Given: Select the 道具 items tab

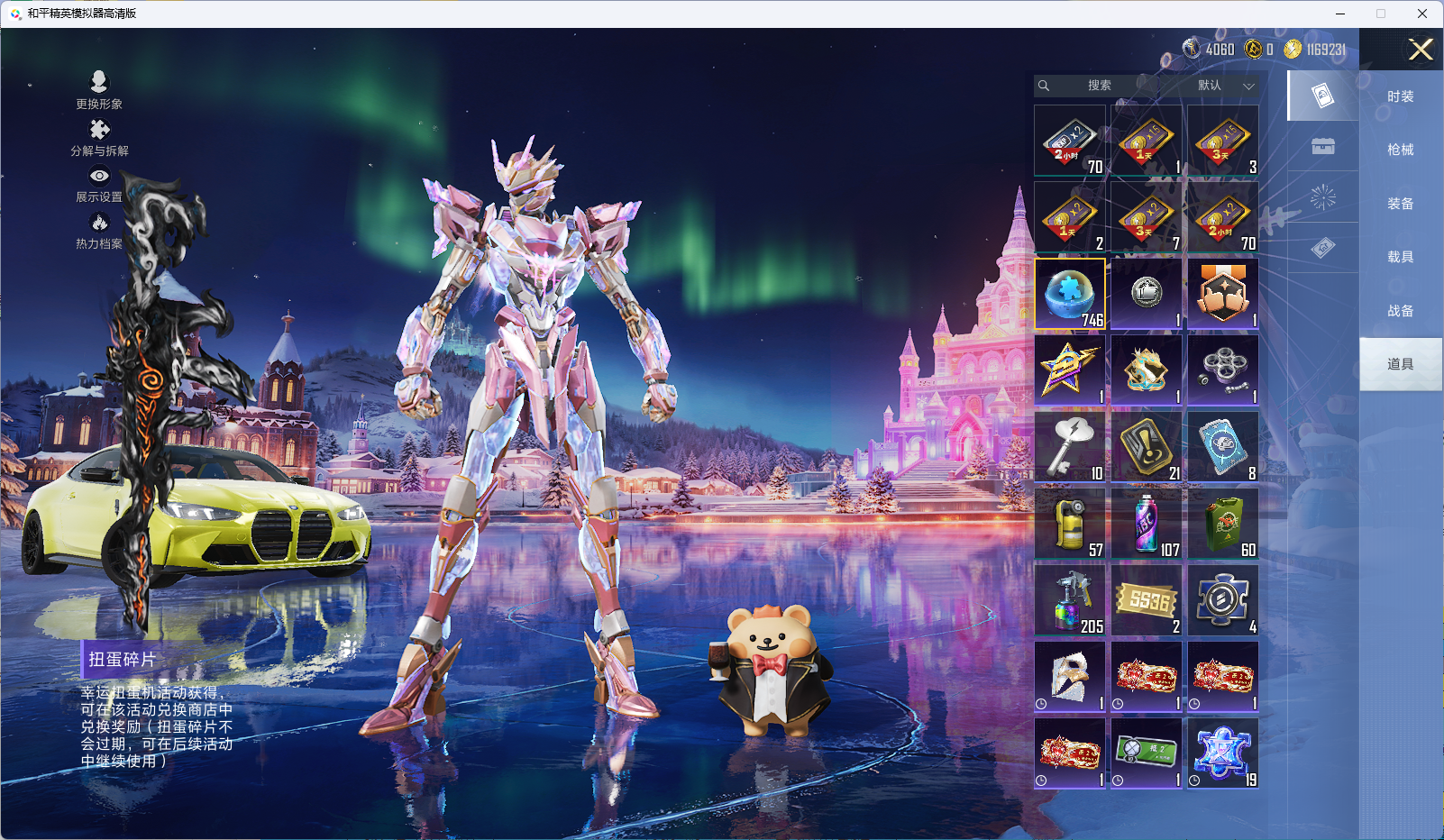Looking at the screenshot, I should 1400,364.
